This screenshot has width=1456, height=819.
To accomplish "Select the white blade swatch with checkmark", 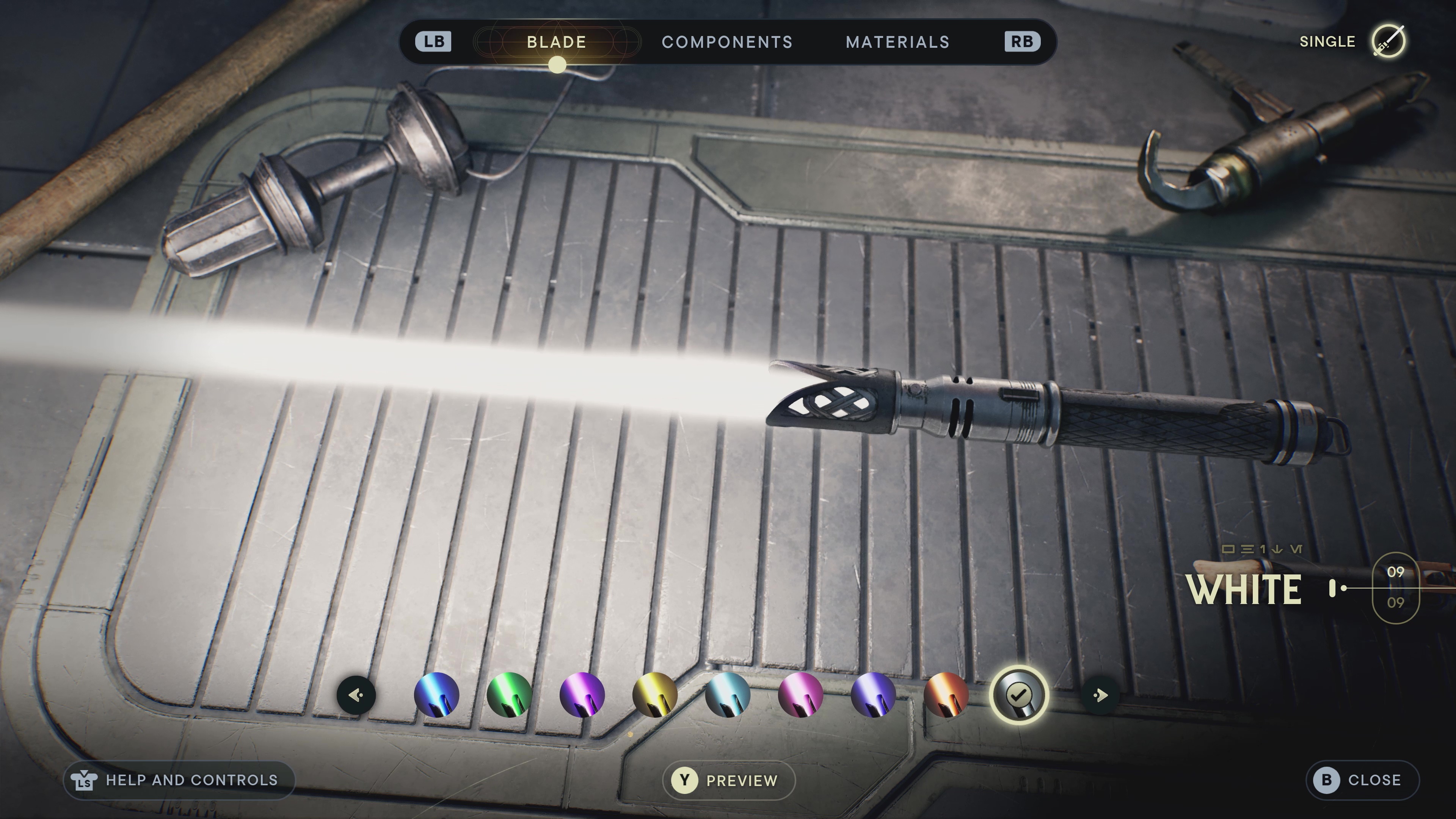I will tap(1019, 695).
